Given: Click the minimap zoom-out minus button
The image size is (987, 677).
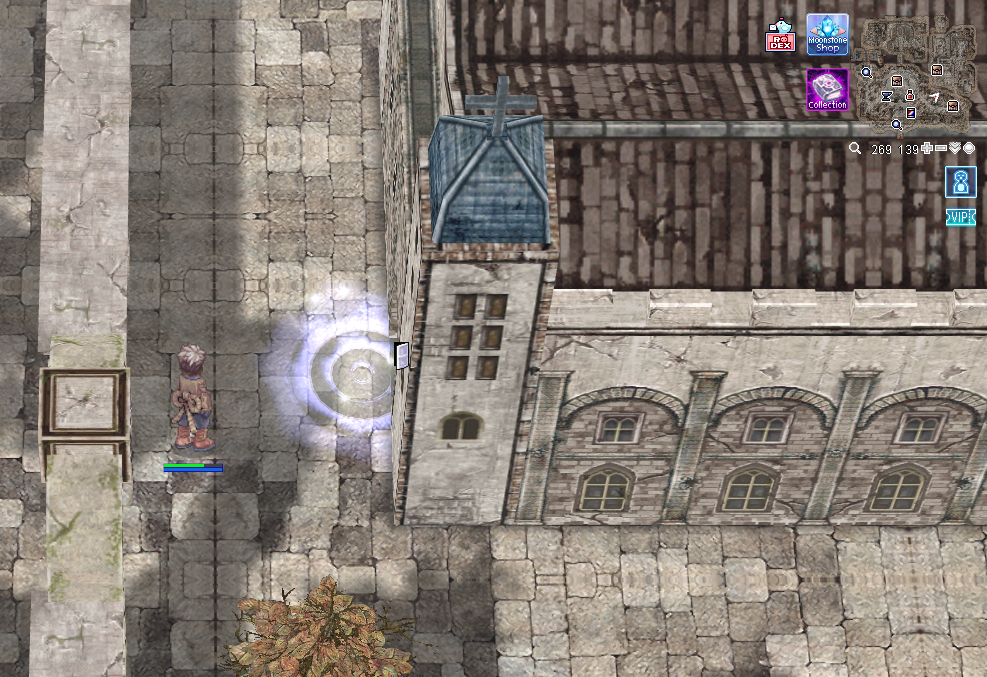Looking at the screenshot, I should (x=941, y=149).
